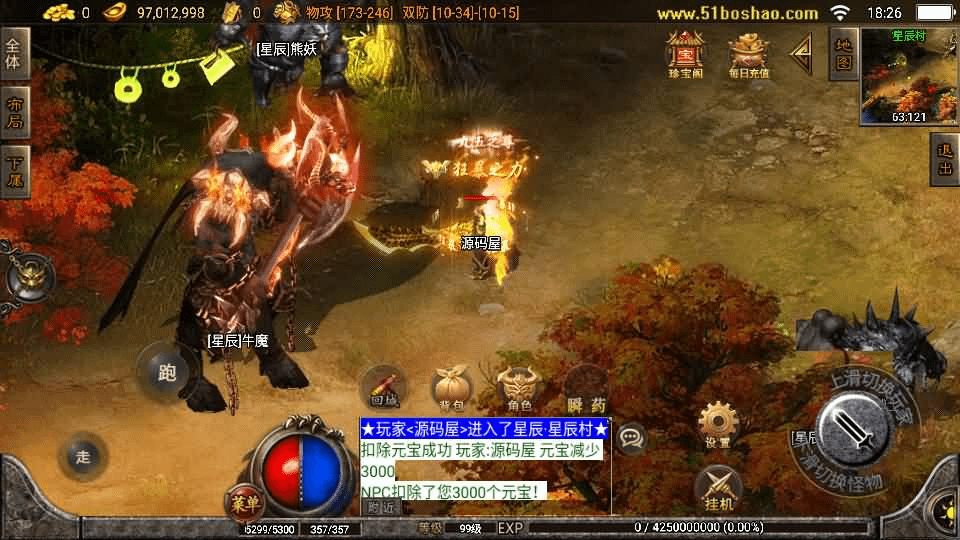This screenshot has width=960, height=540.
Task: Select the 布局 side tab
Action: pos(15,113)
